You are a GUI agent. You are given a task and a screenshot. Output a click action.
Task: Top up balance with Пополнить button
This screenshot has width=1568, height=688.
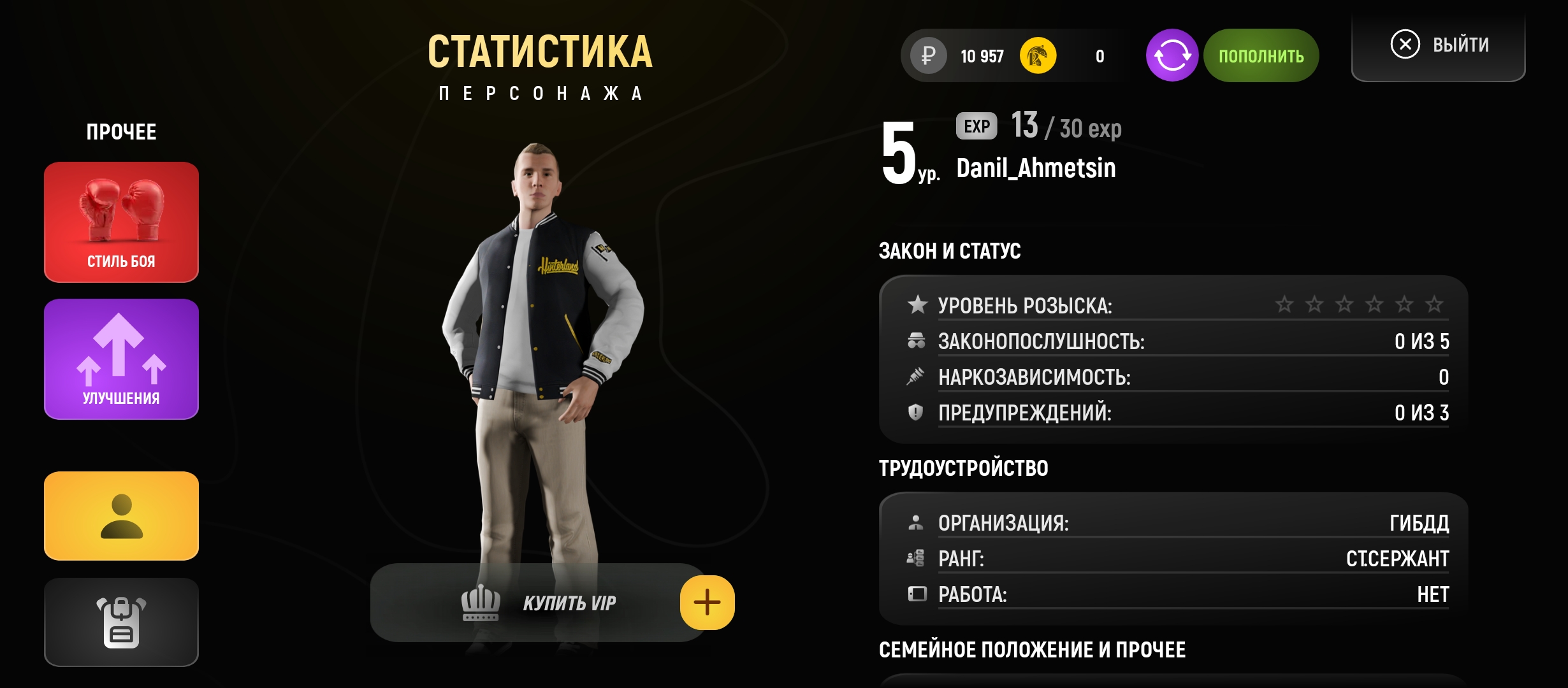pyautogui.click(x=1261, y=55)
